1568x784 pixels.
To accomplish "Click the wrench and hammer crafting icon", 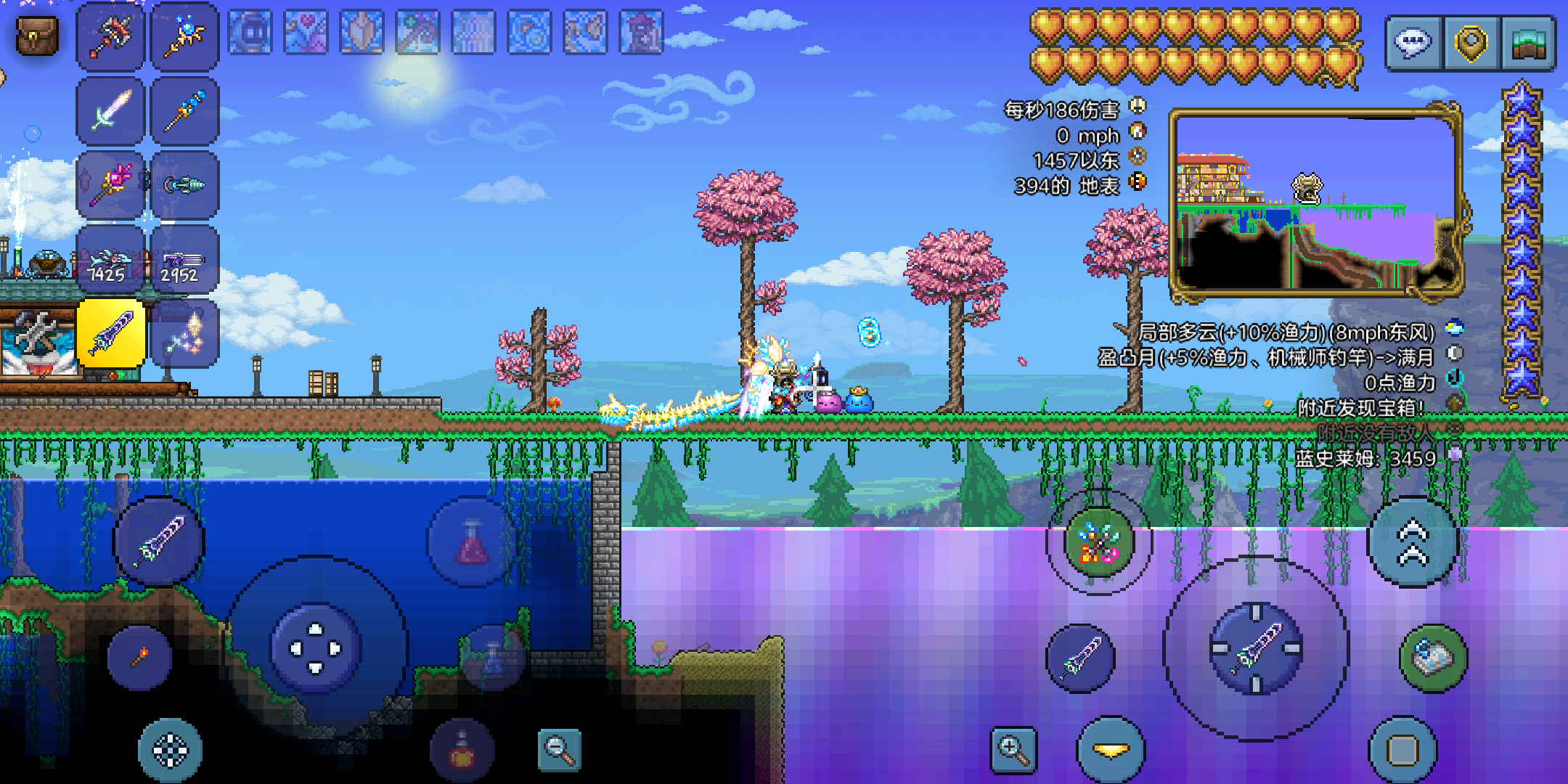I will [x=36, y=335].
